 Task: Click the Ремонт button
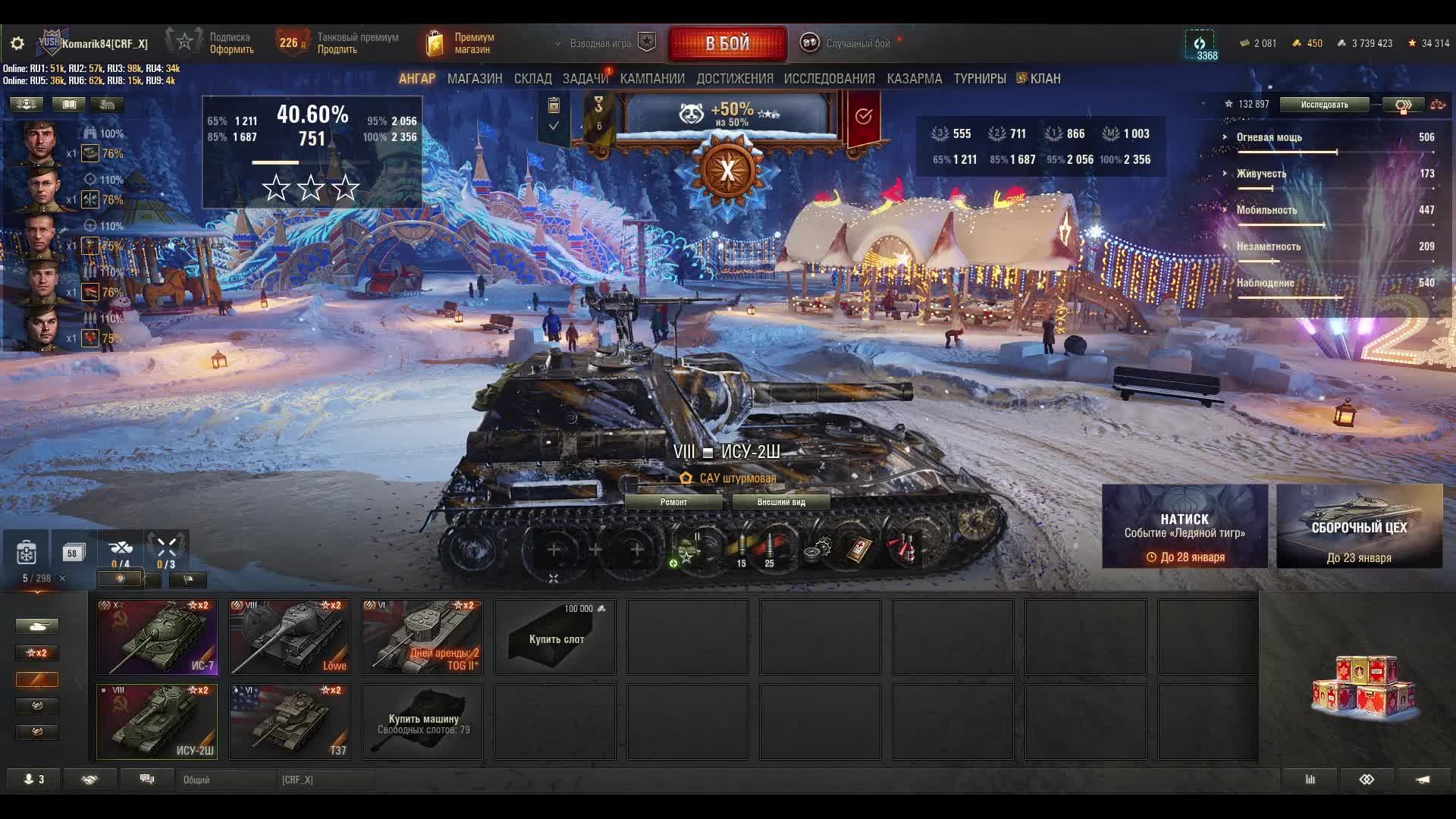673,502
